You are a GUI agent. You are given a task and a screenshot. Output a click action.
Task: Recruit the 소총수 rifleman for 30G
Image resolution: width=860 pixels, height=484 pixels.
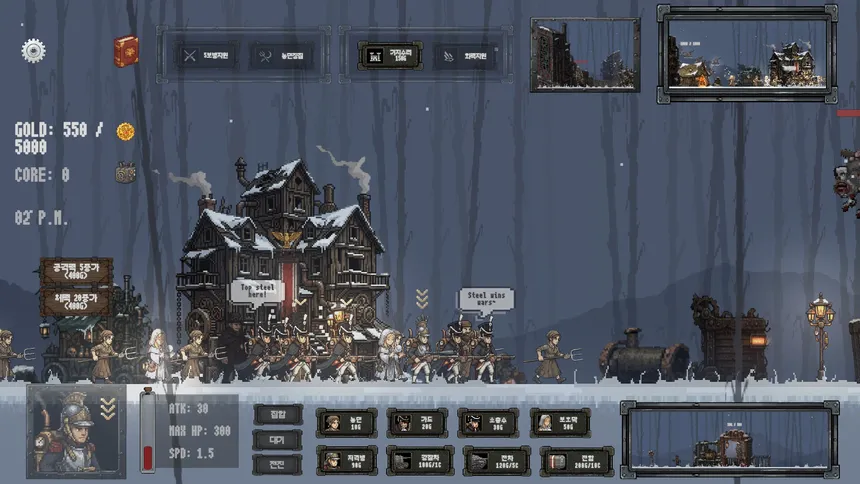pyautogui.click(x=488, y=423)
